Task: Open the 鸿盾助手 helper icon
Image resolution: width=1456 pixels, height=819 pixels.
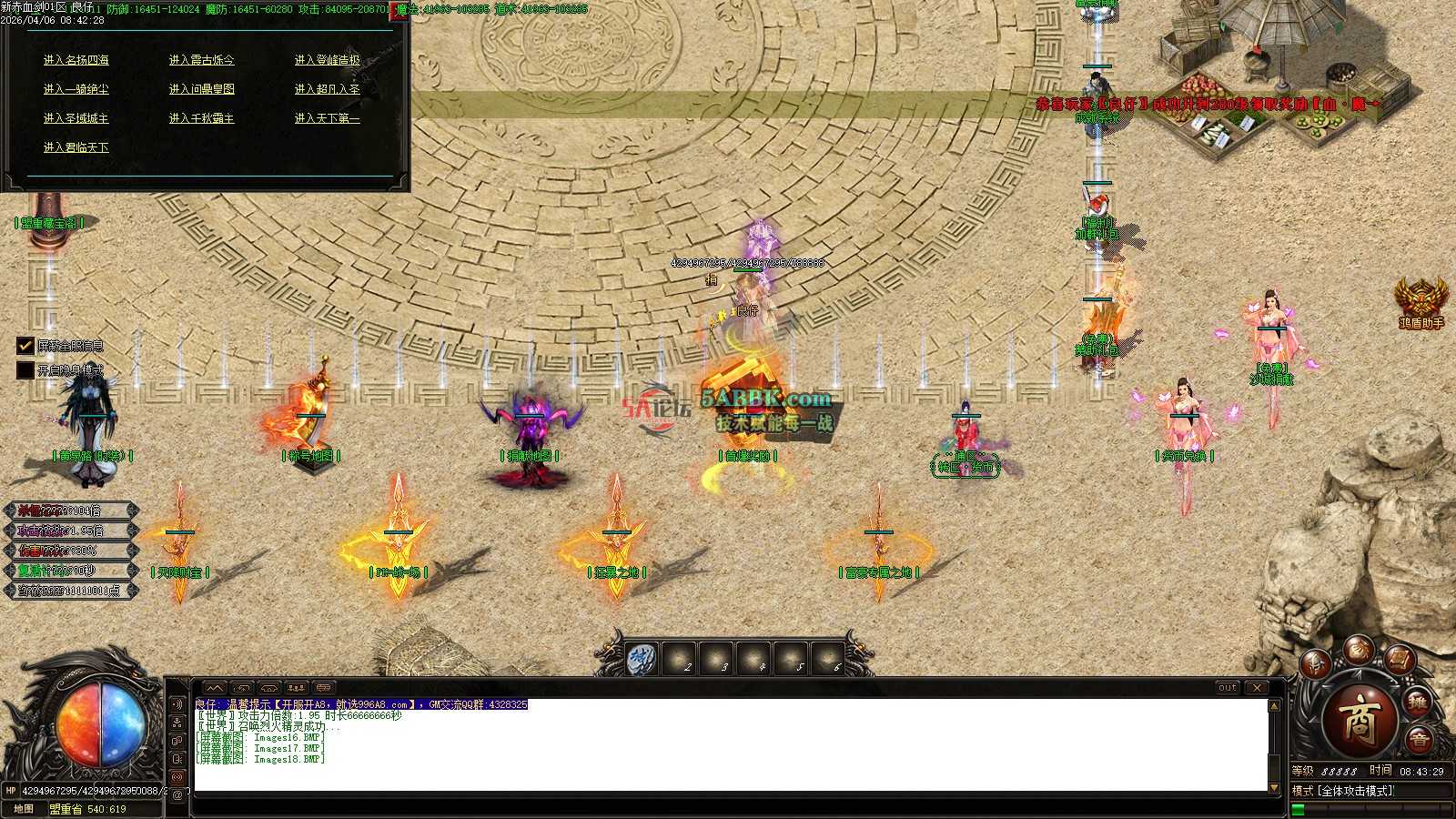Action: click(1421, 300)
